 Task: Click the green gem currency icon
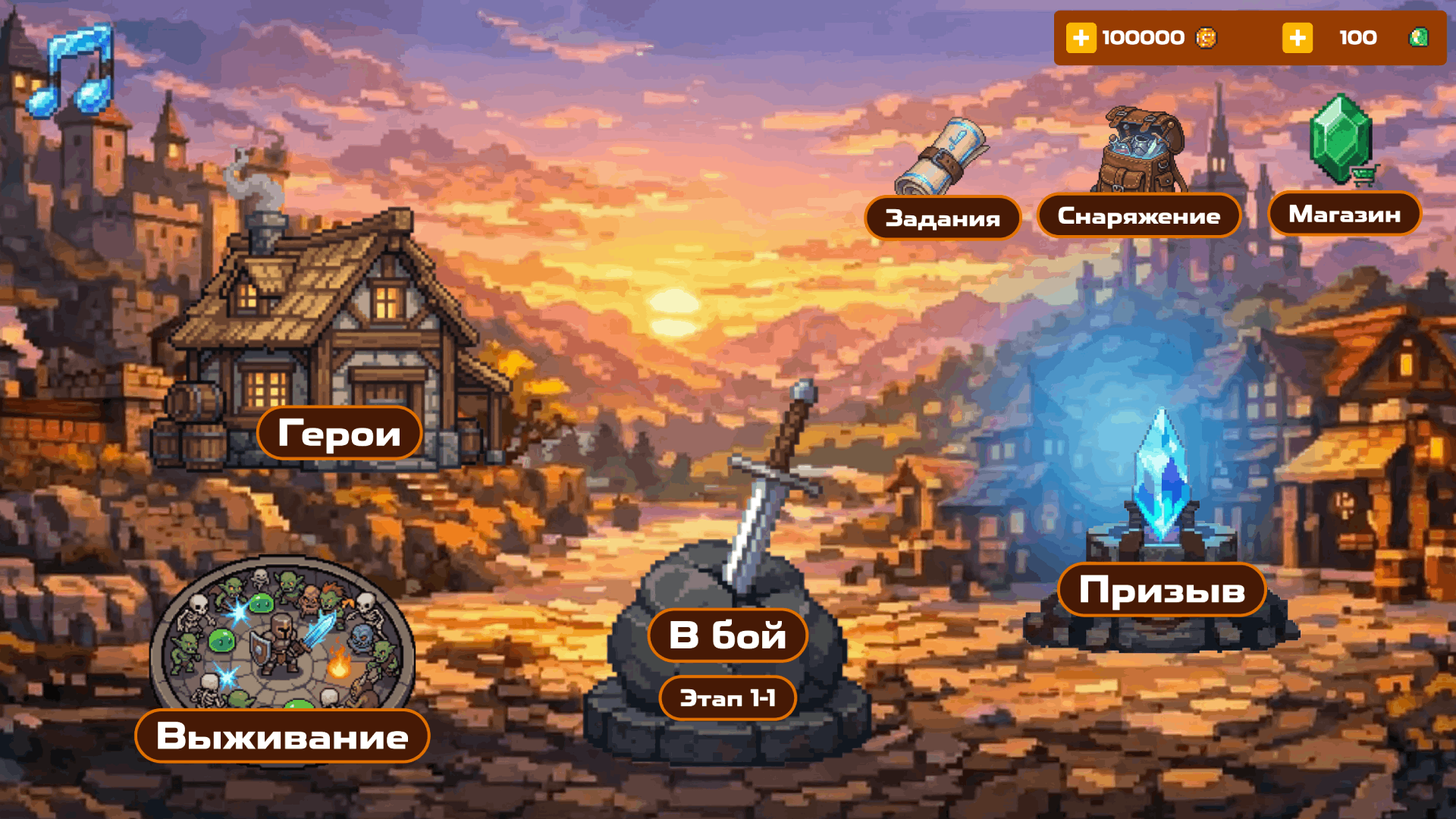1417,37
